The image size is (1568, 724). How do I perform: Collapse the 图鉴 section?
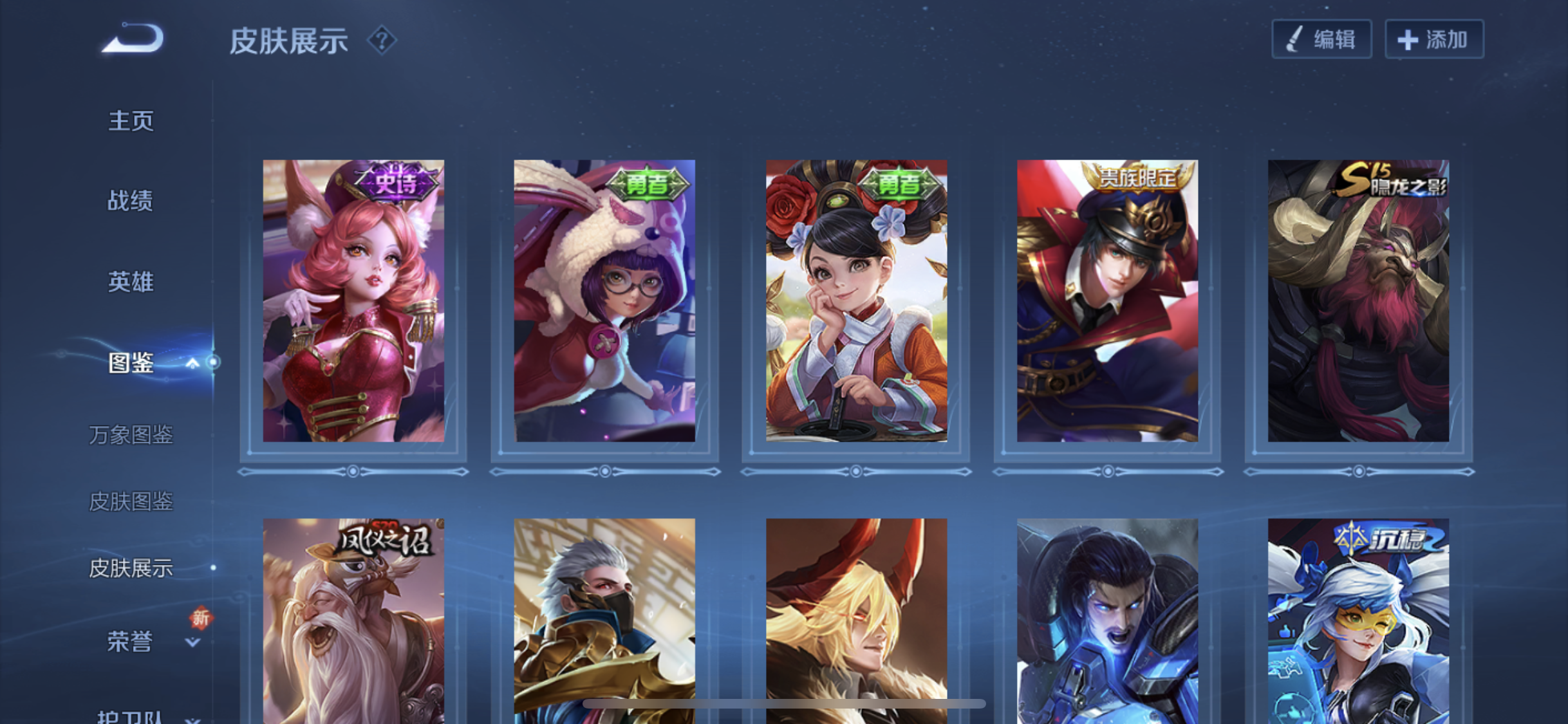(192, 364)
